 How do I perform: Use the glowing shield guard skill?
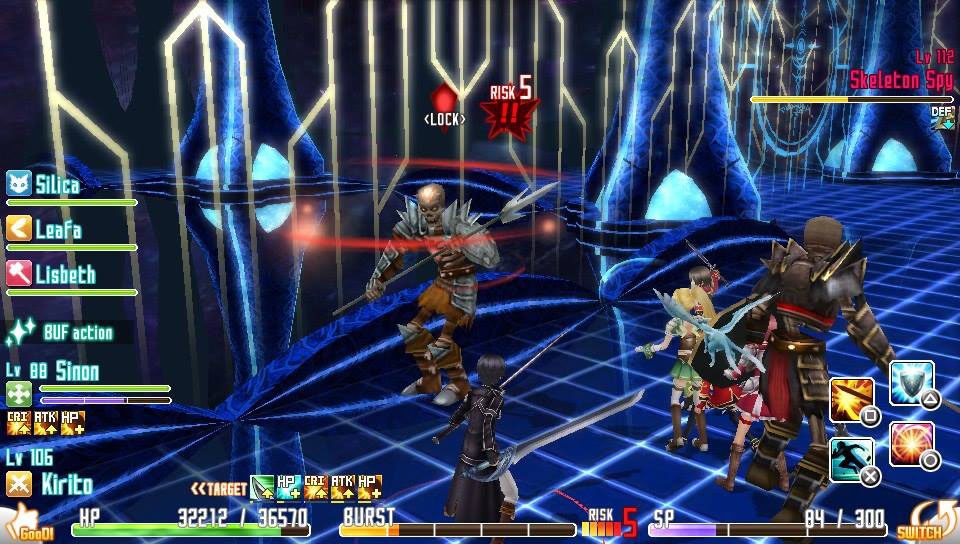coord(910,382)
